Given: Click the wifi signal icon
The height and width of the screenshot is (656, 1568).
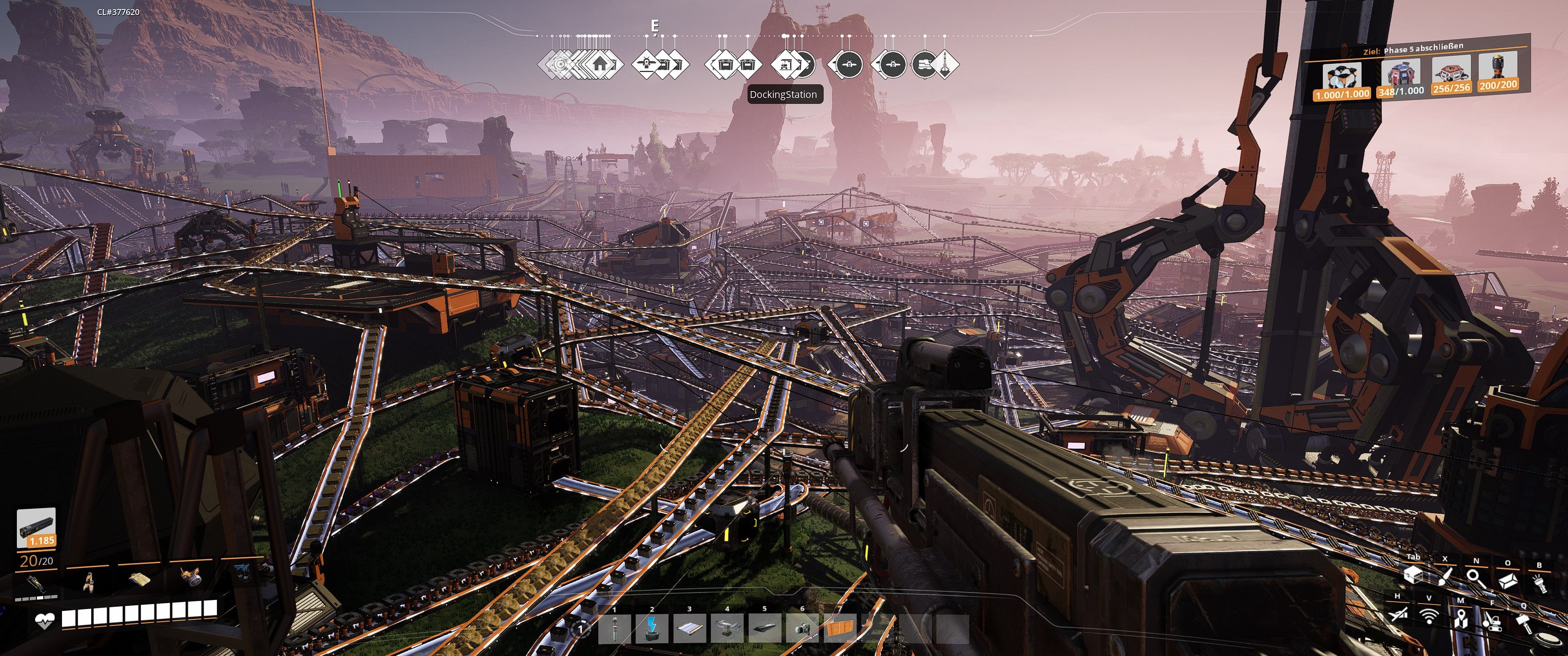Looking at the screenshot, I should tap(1429, 616).
